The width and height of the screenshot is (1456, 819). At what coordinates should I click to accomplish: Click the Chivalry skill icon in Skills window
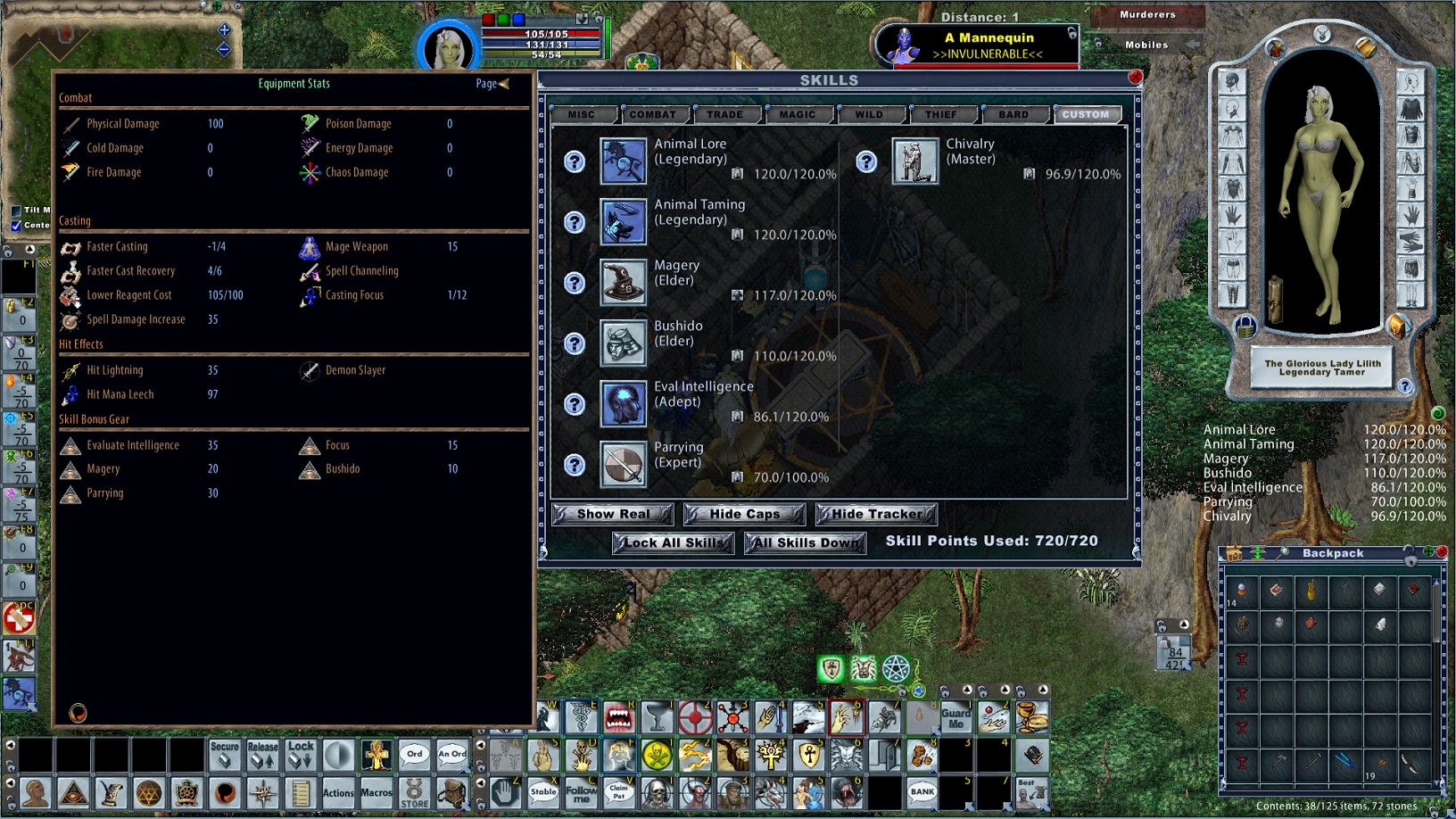(x=915, y=162)
